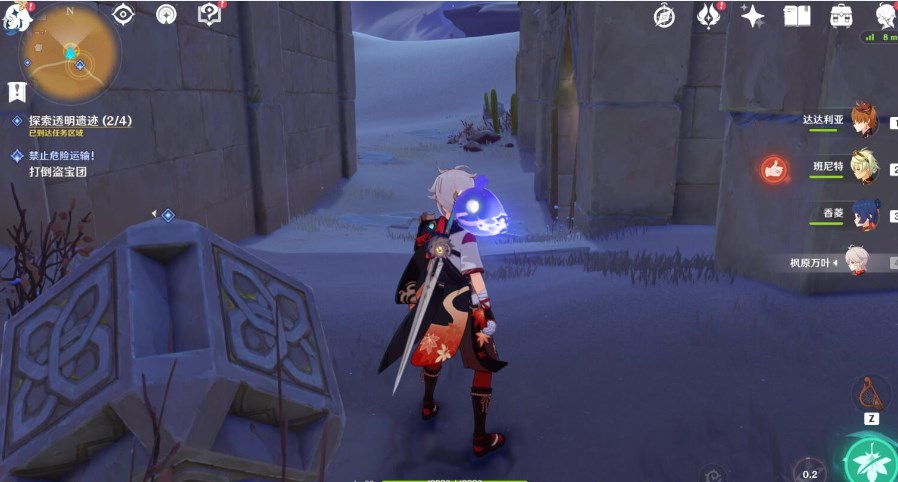This screenshot has height=482, width=898.
Task: Switch to party member 香菱
Action: click(x=863, y=214)
